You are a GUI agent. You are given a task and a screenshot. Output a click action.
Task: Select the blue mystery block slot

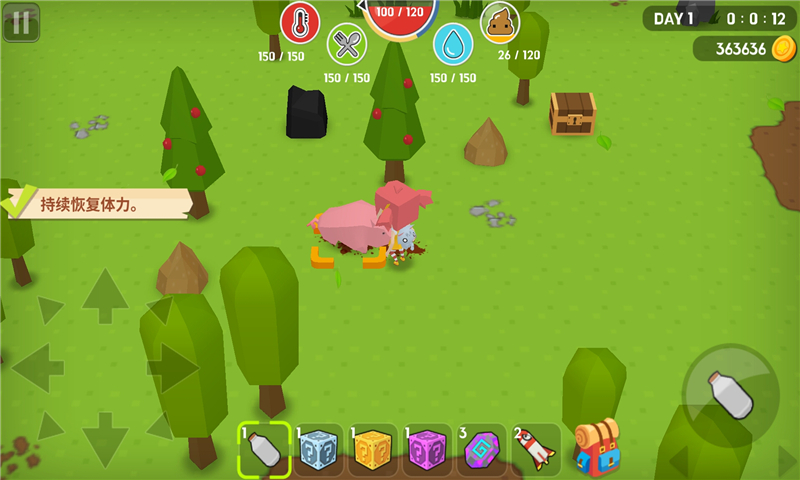click(320, 451)
